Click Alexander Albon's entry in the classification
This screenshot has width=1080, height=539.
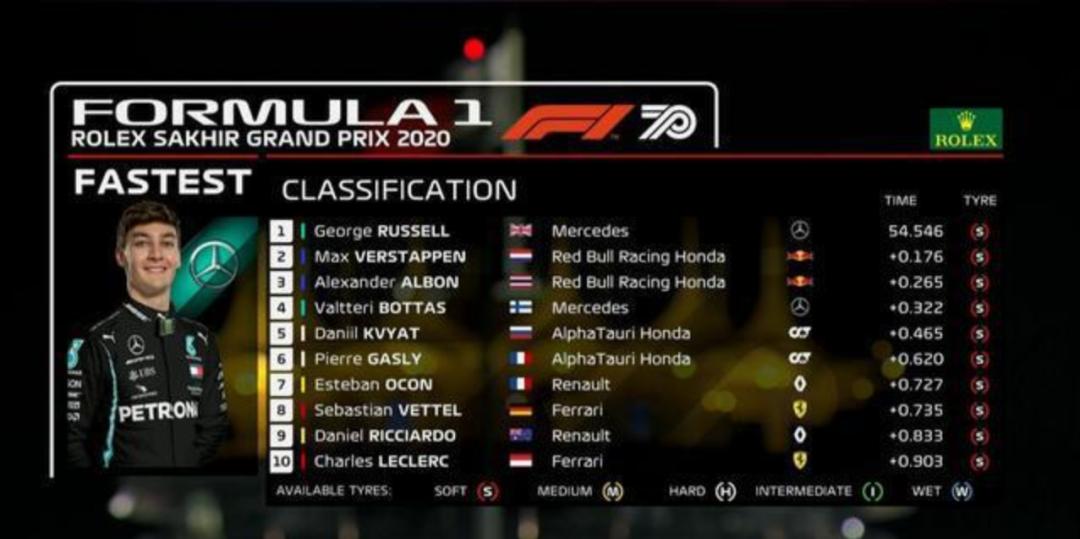pyautogui.click(x=386, y=283)
